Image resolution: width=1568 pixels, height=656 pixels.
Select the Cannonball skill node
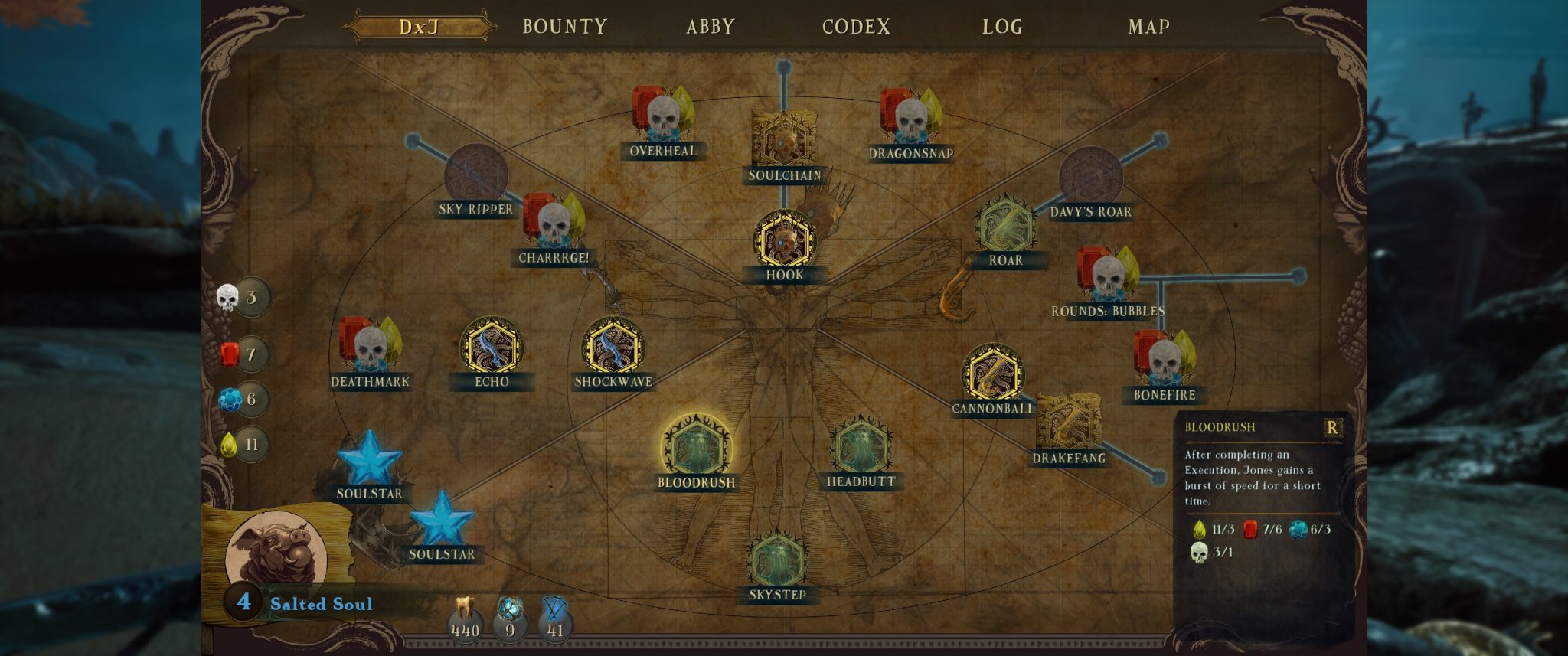[993, 374]
